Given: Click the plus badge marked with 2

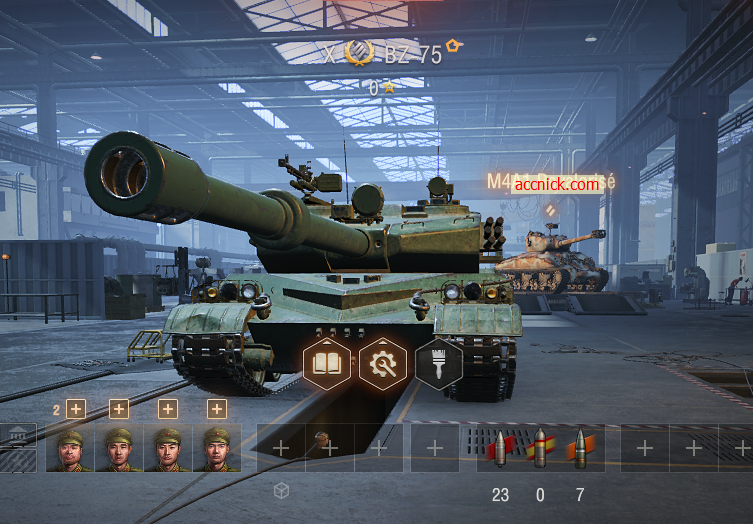Looking at the screenshot, I should pyautogui.click(x=76, y=408).
